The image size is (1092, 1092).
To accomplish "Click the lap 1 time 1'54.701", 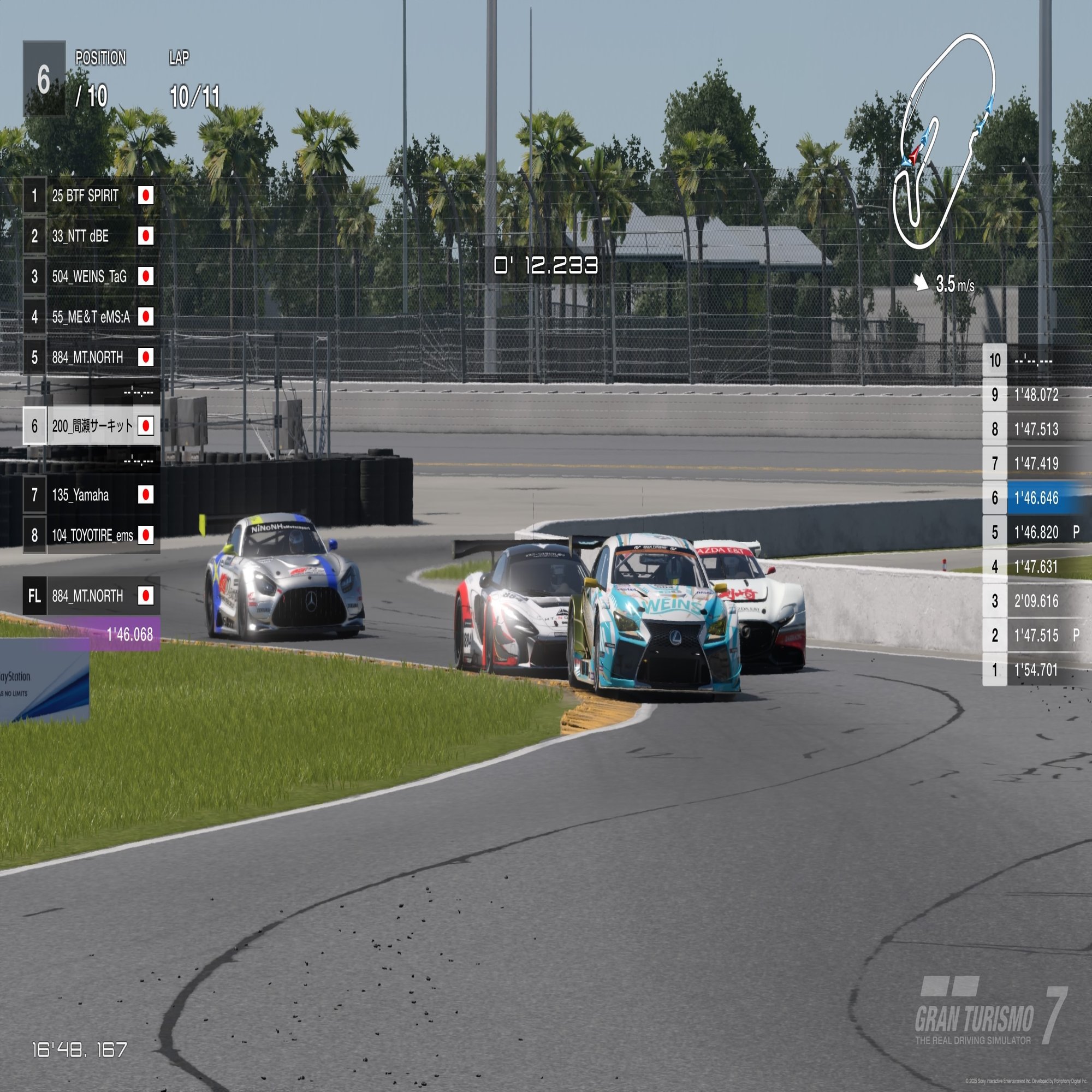I will point(1035,670).
